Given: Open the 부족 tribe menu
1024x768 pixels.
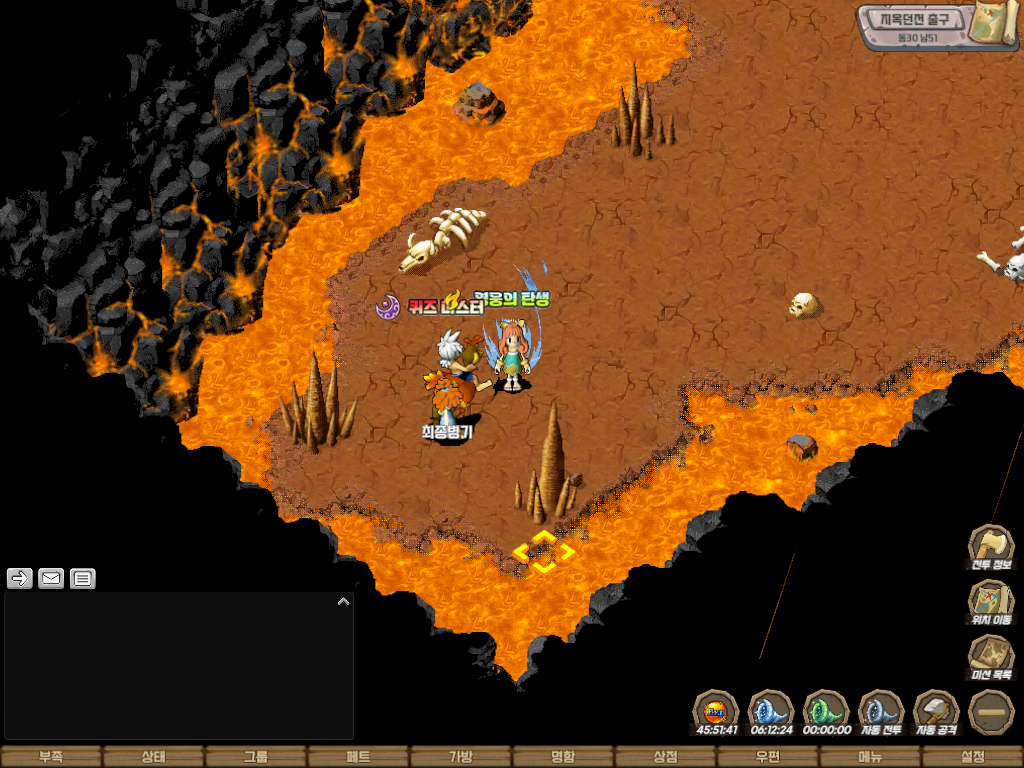Looking at the screenshot, I should 51,757.
